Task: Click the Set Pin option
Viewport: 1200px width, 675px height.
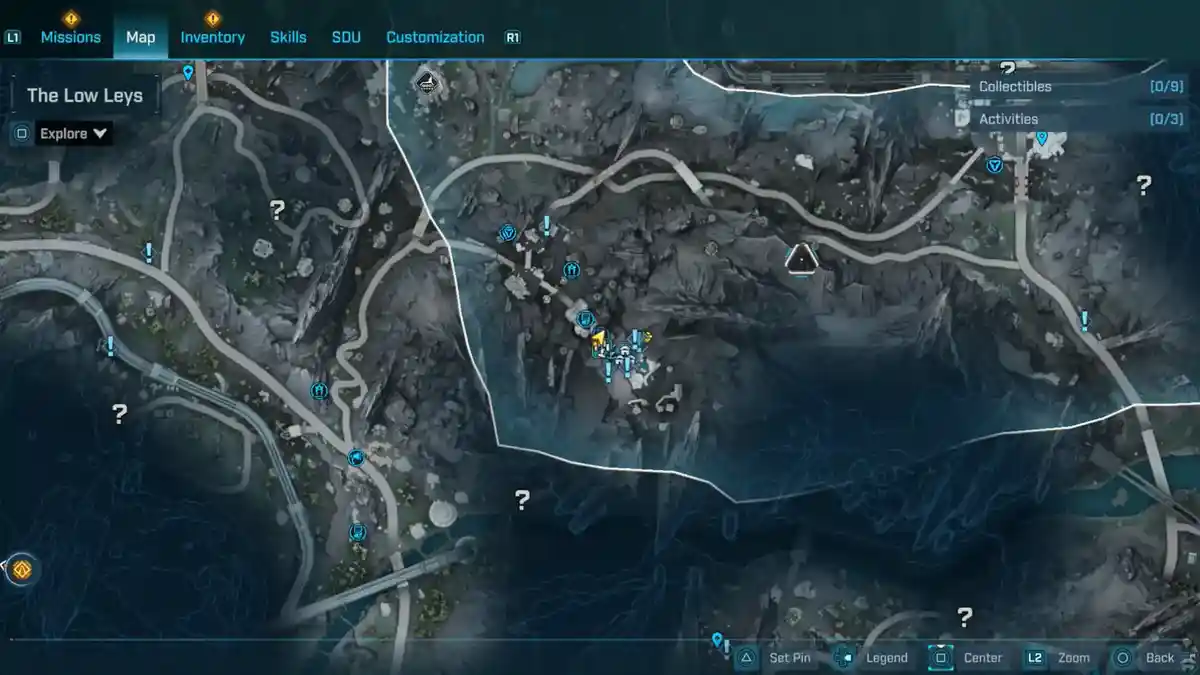Action: tap(776, 658)
